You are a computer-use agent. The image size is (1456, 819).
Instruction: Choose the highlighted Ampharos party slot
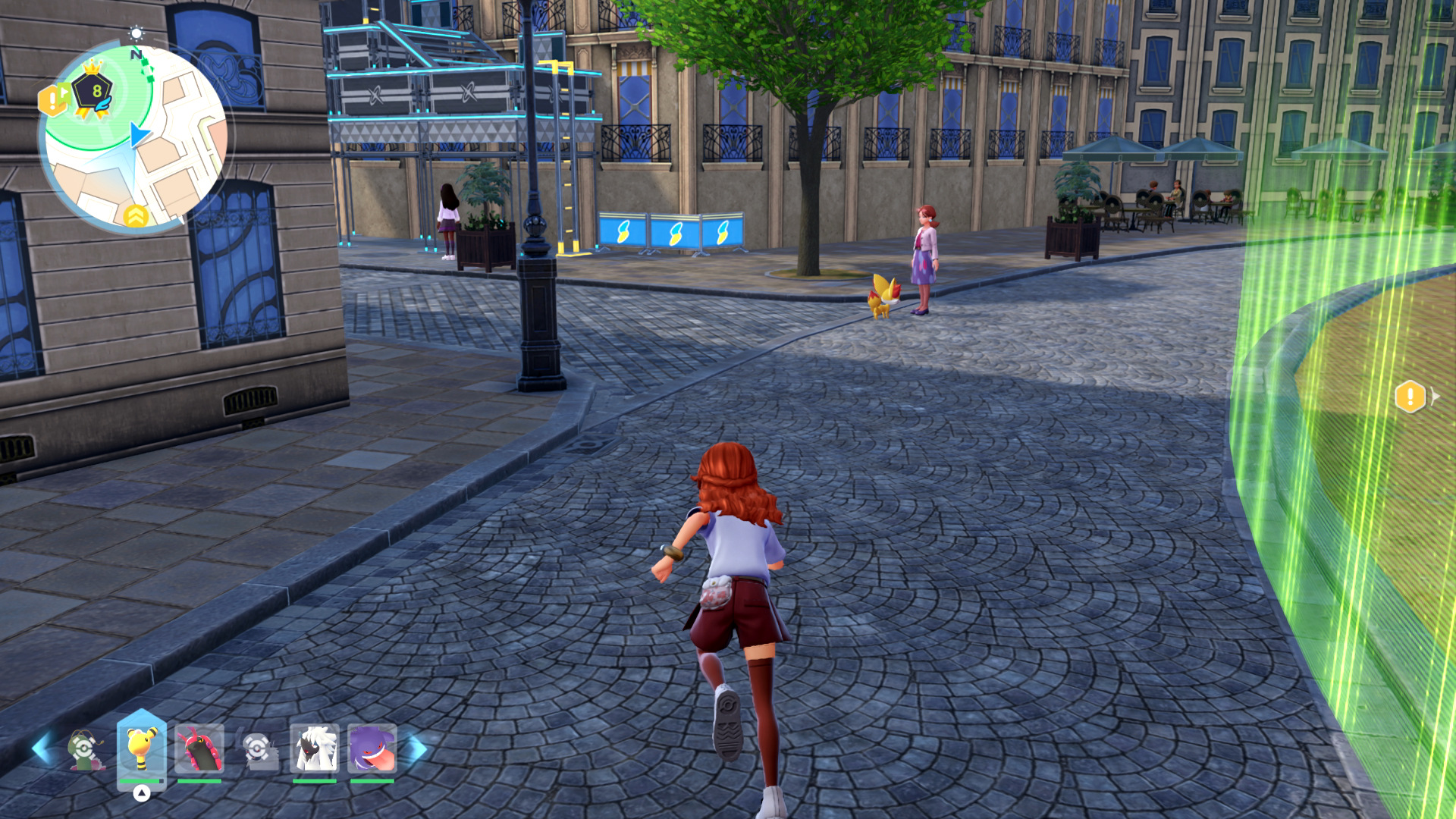(141, 749)
